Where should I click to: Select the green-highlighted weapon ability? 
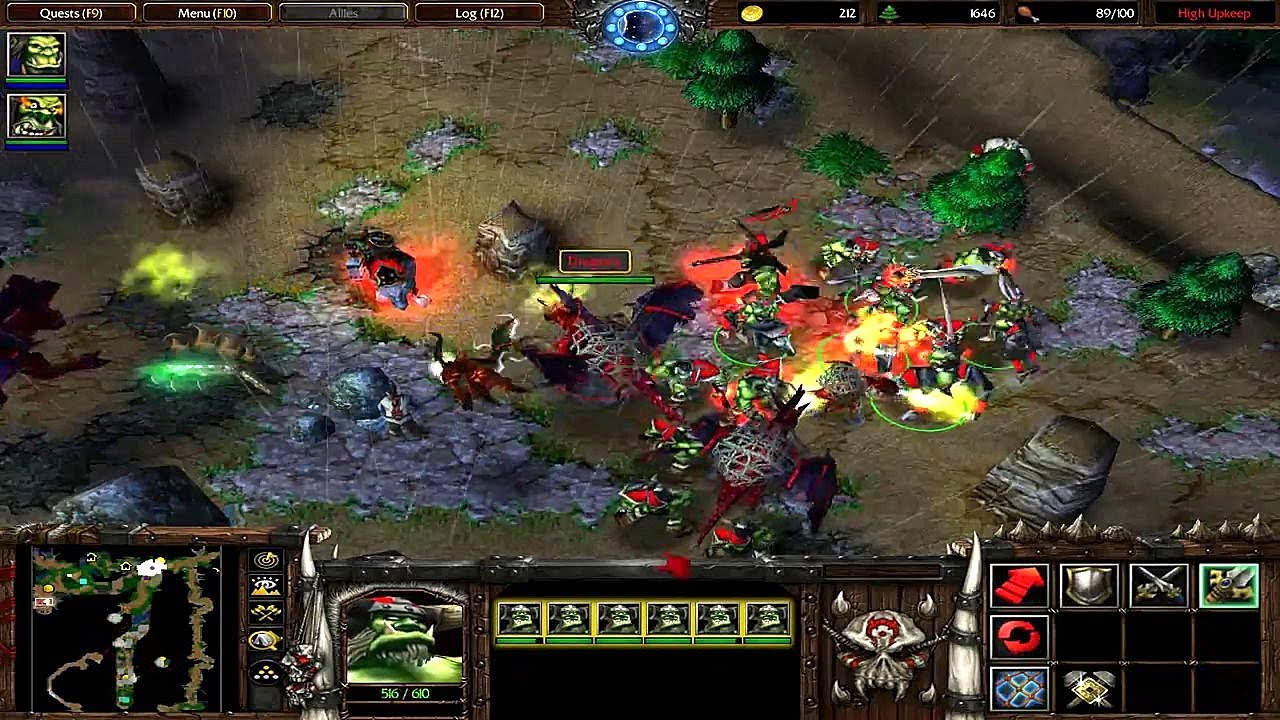(x=1228, y=585)
